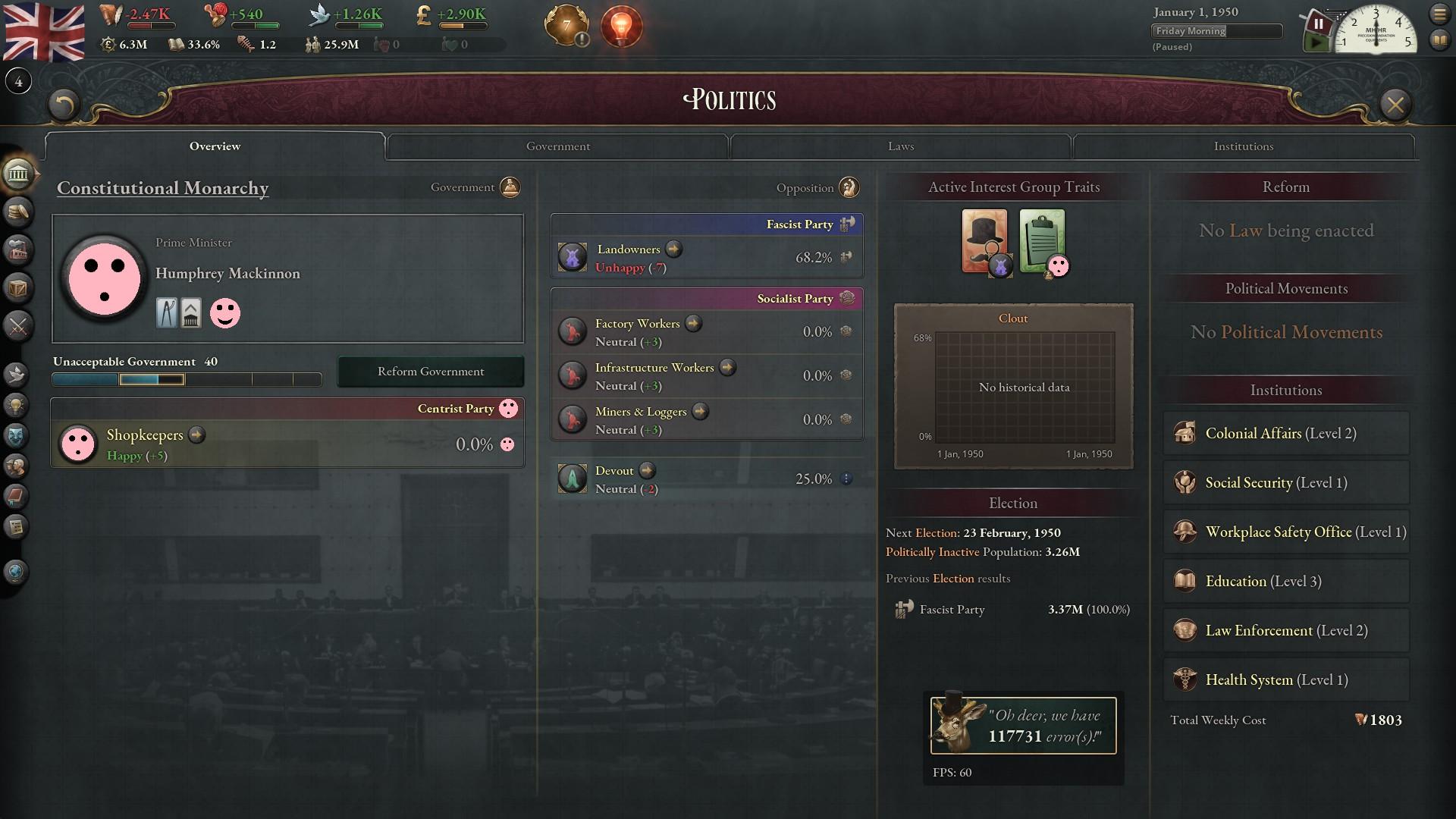
Task: Click the Reform Government button
Action: [x=430, y=372]
